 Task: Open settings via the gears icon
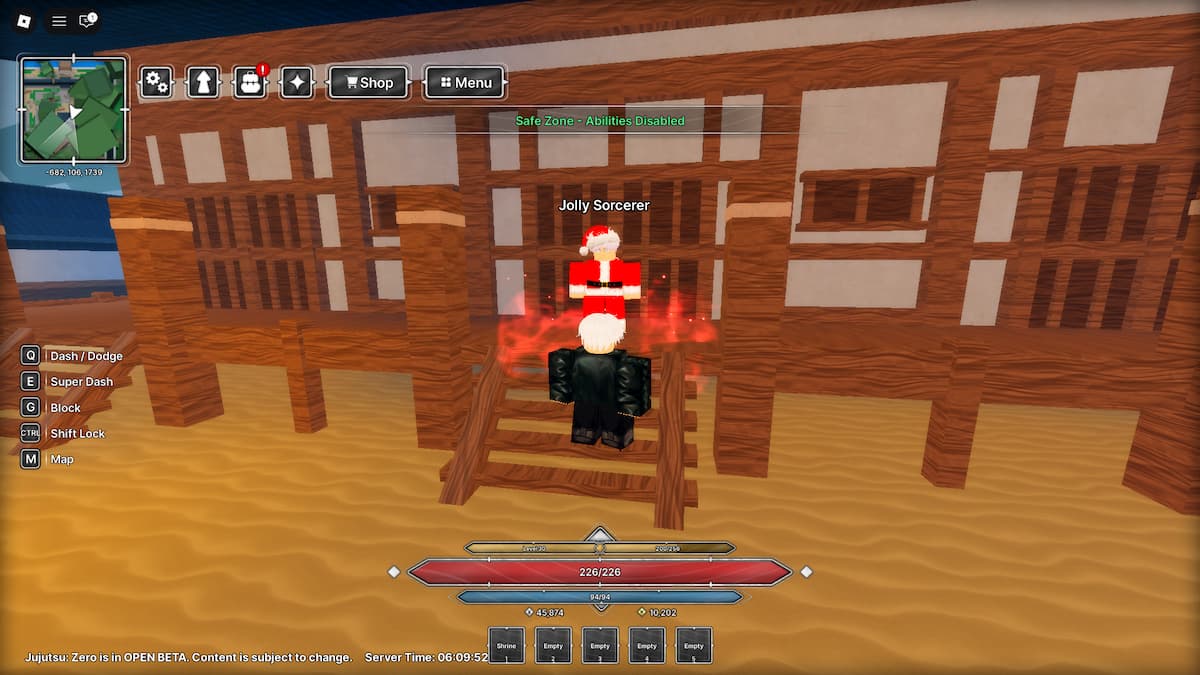156,82
